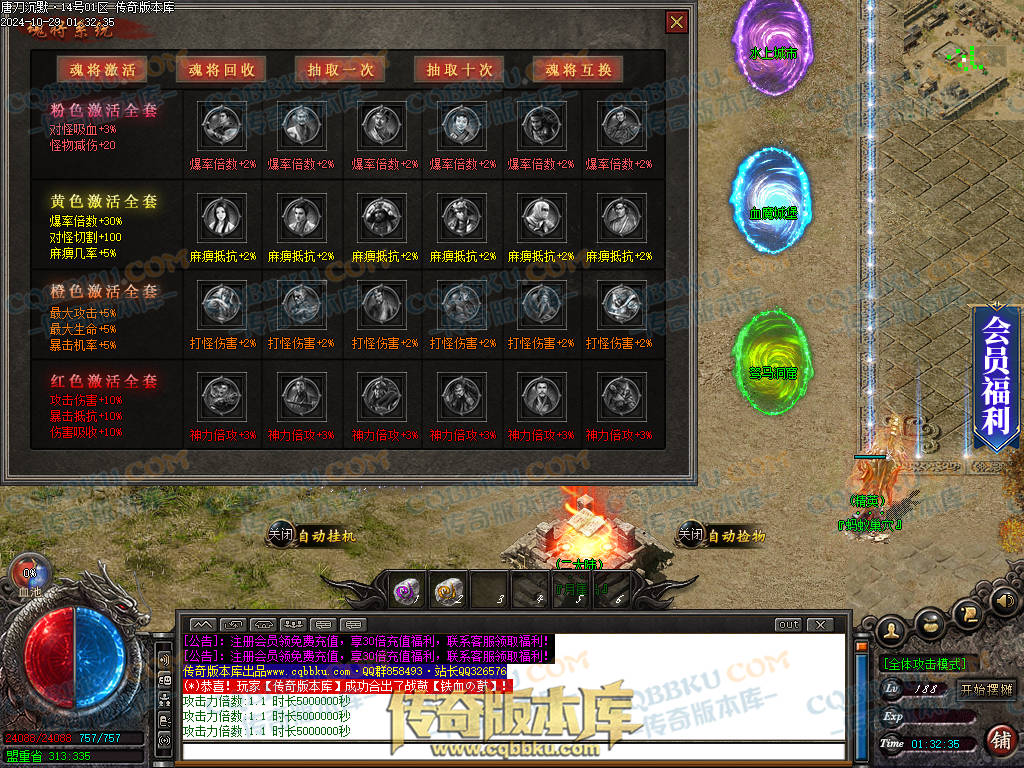Image resolution: width=1024 pixels, height=768 pixels.
Task: Open the round 铺 shop button
Action: coord(999,740)
